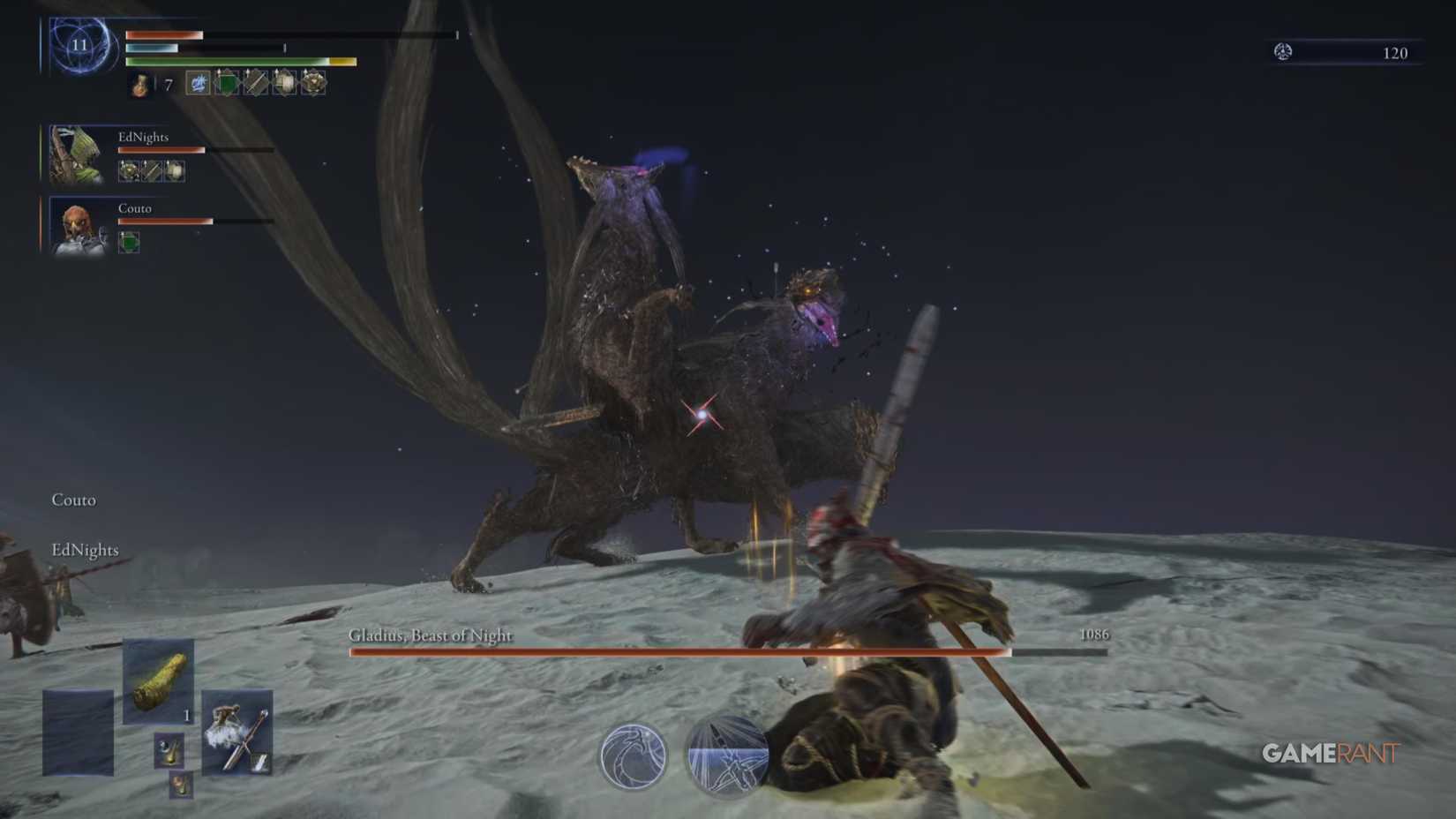Toggle the small golden horn item slot
This screenshot has height=819, width=1456.
coord(170,750)
